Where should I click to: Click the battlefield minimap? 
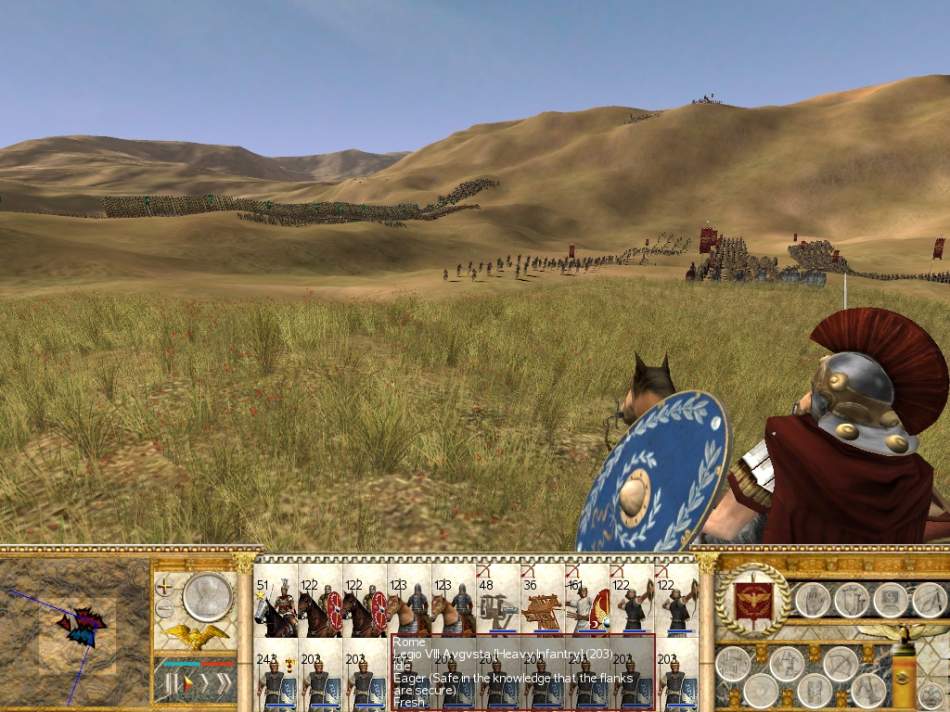point(75,630)
